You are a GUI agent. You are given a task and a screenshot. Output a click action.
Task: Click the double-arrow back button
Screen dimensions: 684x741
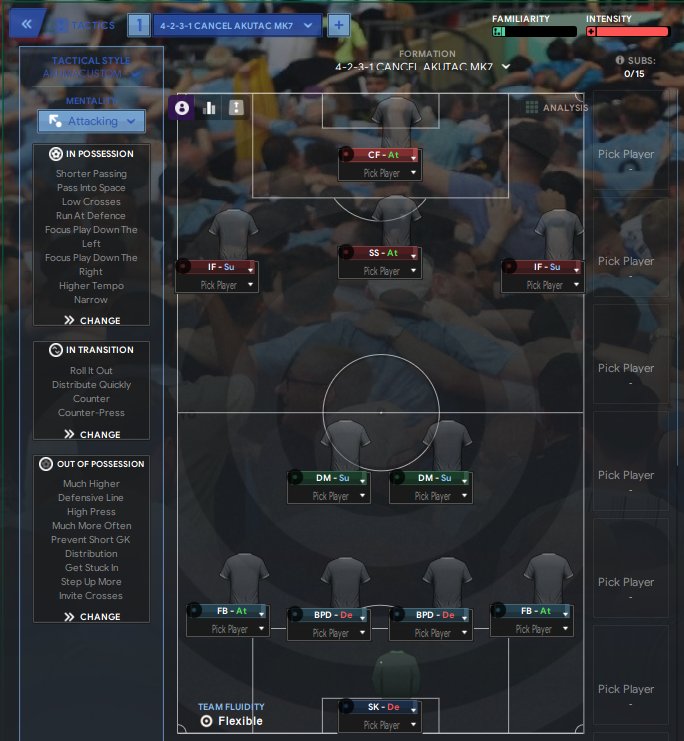point(27,24)
